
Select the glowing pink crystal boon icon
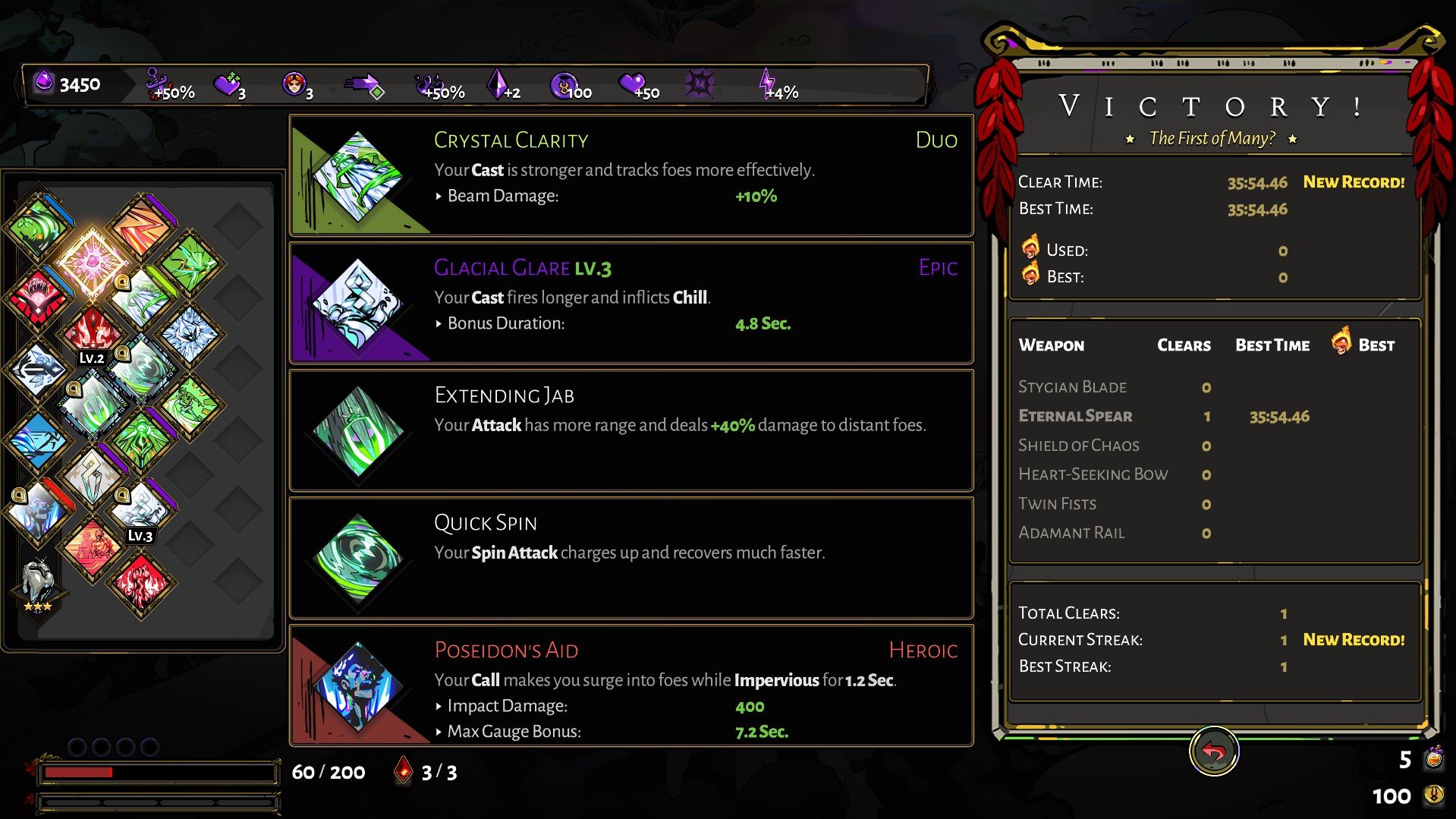[x=92, y=261]
